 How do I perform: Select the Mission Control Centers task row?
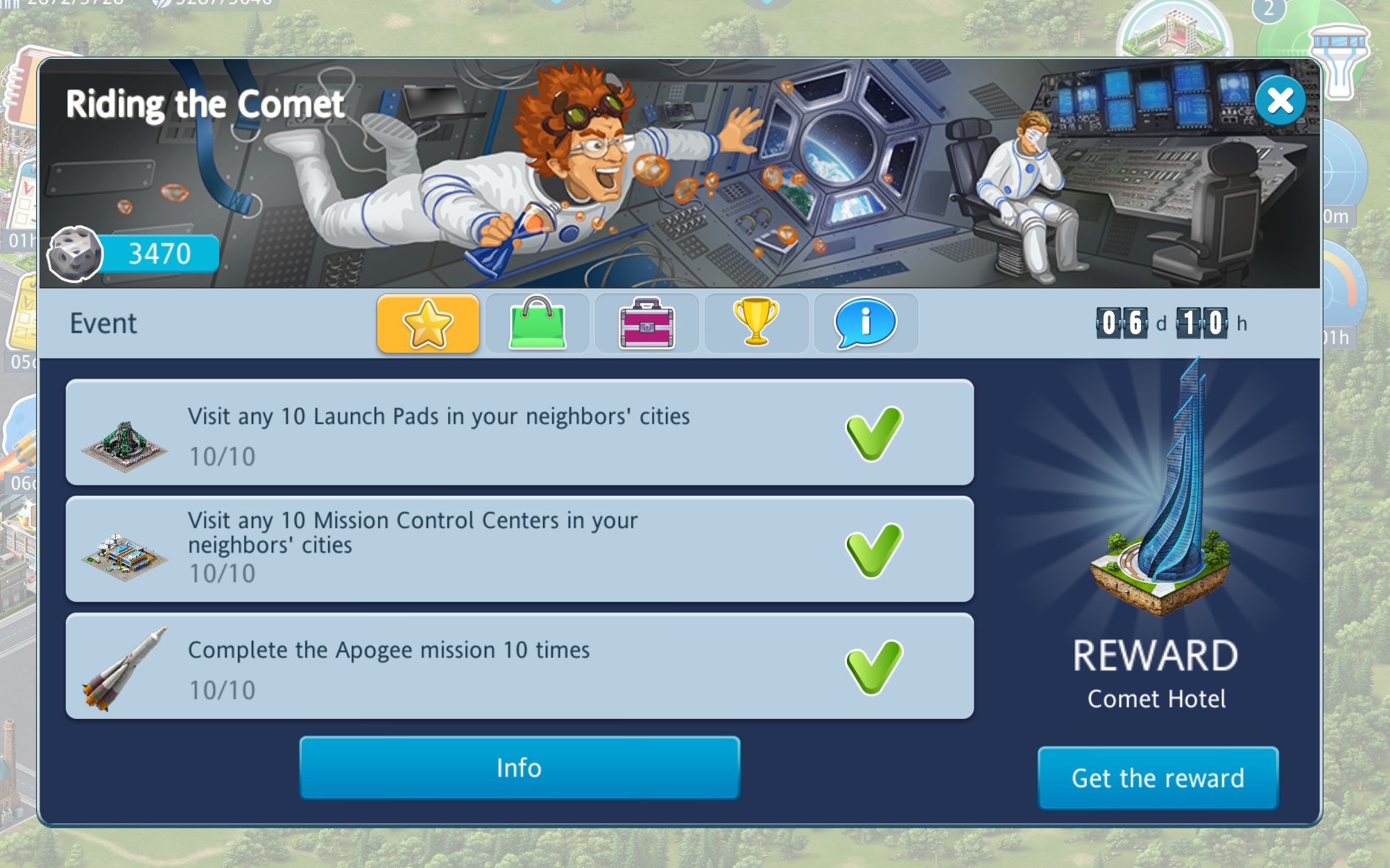click(520, 549)
